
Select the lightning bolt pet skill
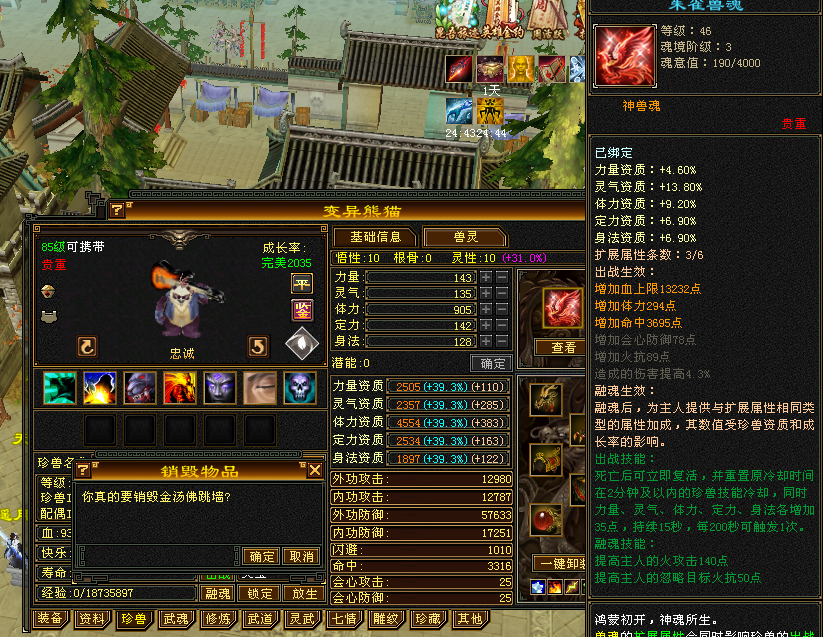[100, 388]
